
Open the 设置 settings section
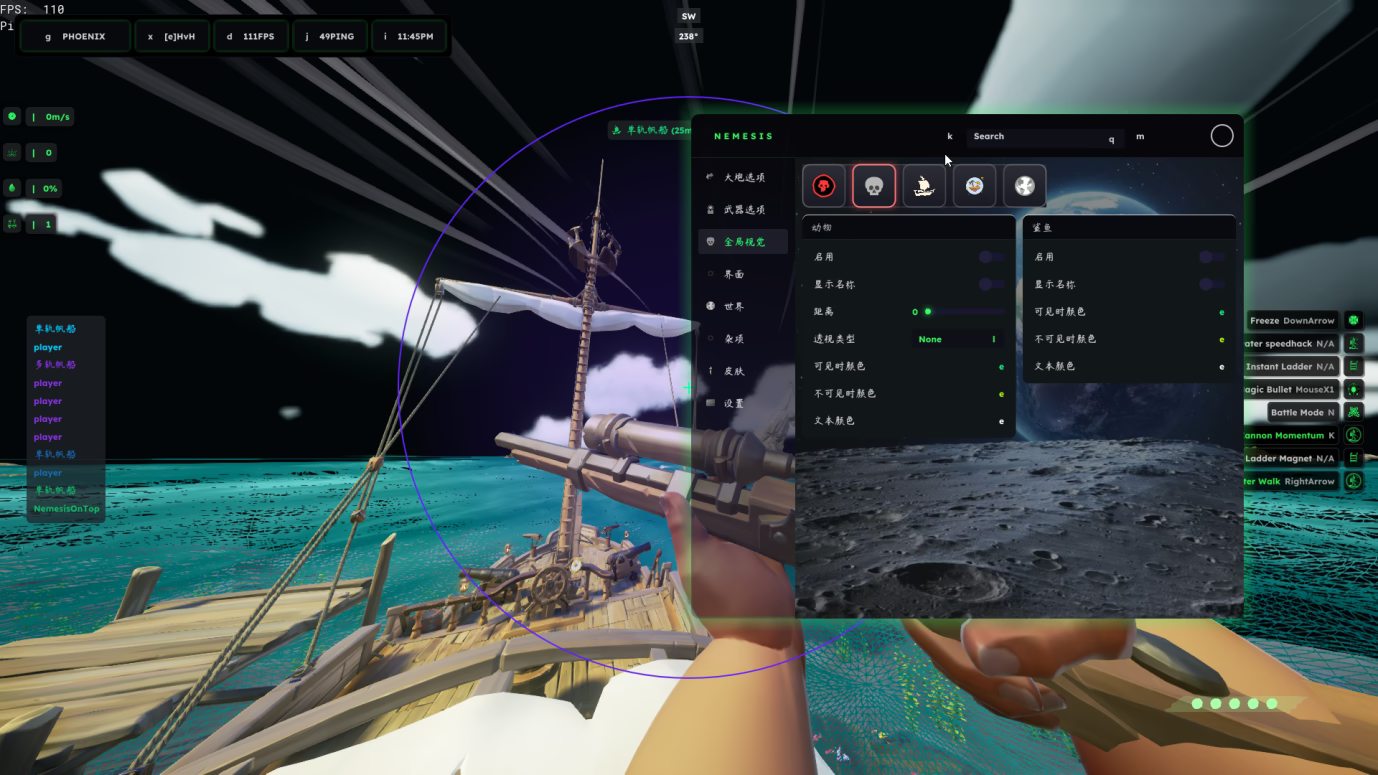pyautogui.click(x=733, y=403)
